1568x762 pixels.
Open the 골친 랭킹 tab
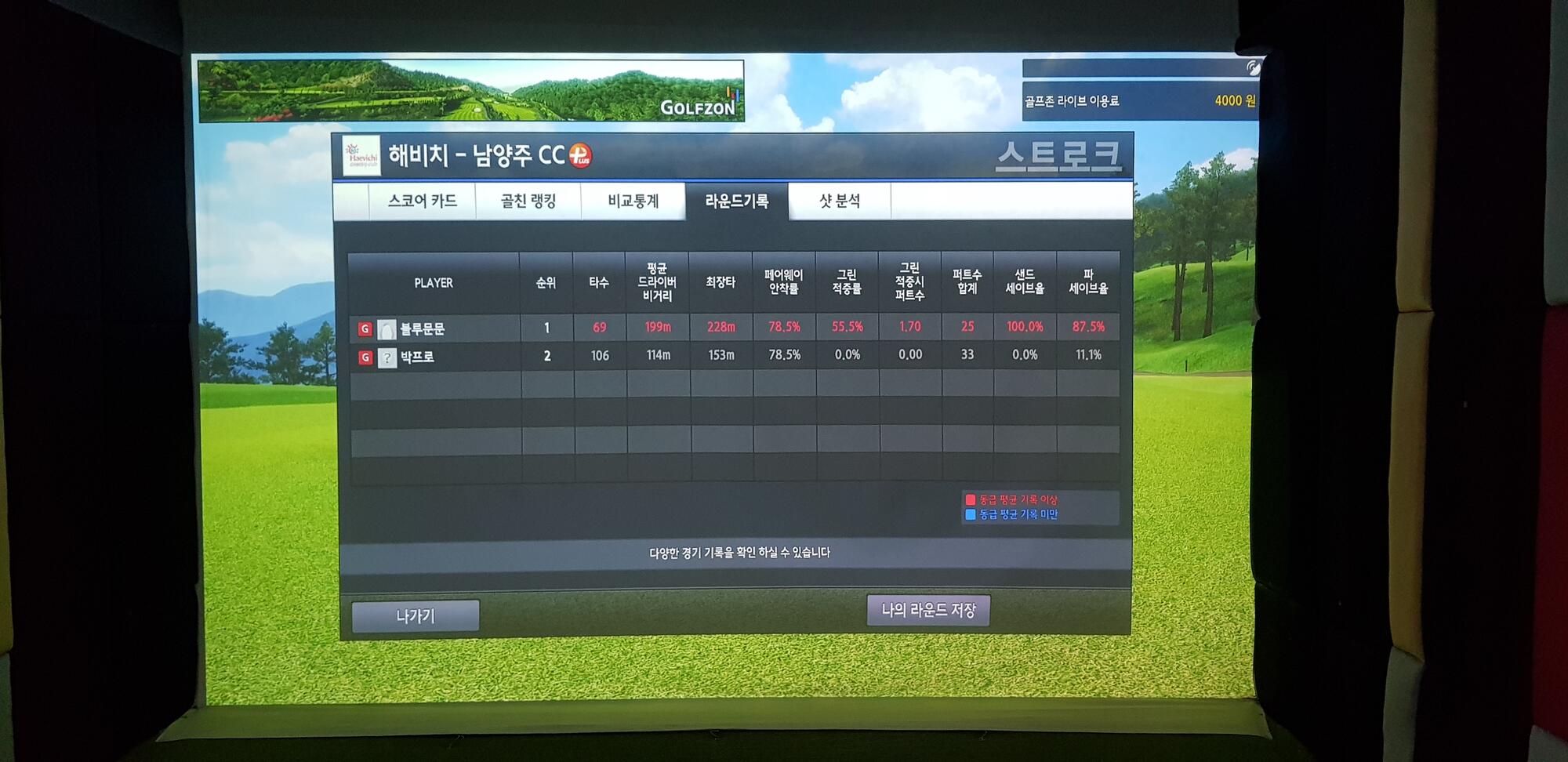(x=528, y=201)
